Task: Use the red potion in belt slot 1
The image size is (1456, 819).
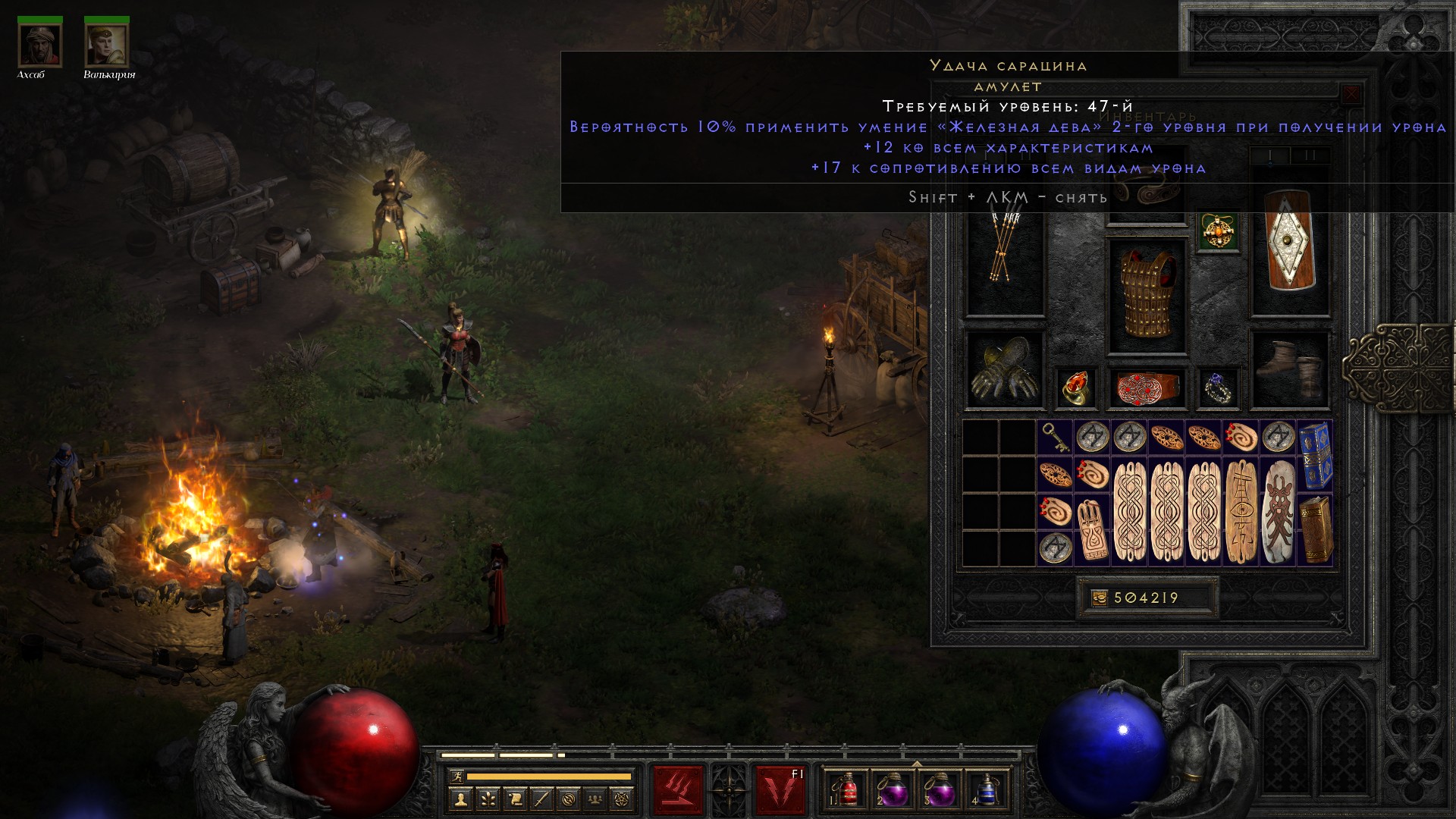Action: click(848, 789)
